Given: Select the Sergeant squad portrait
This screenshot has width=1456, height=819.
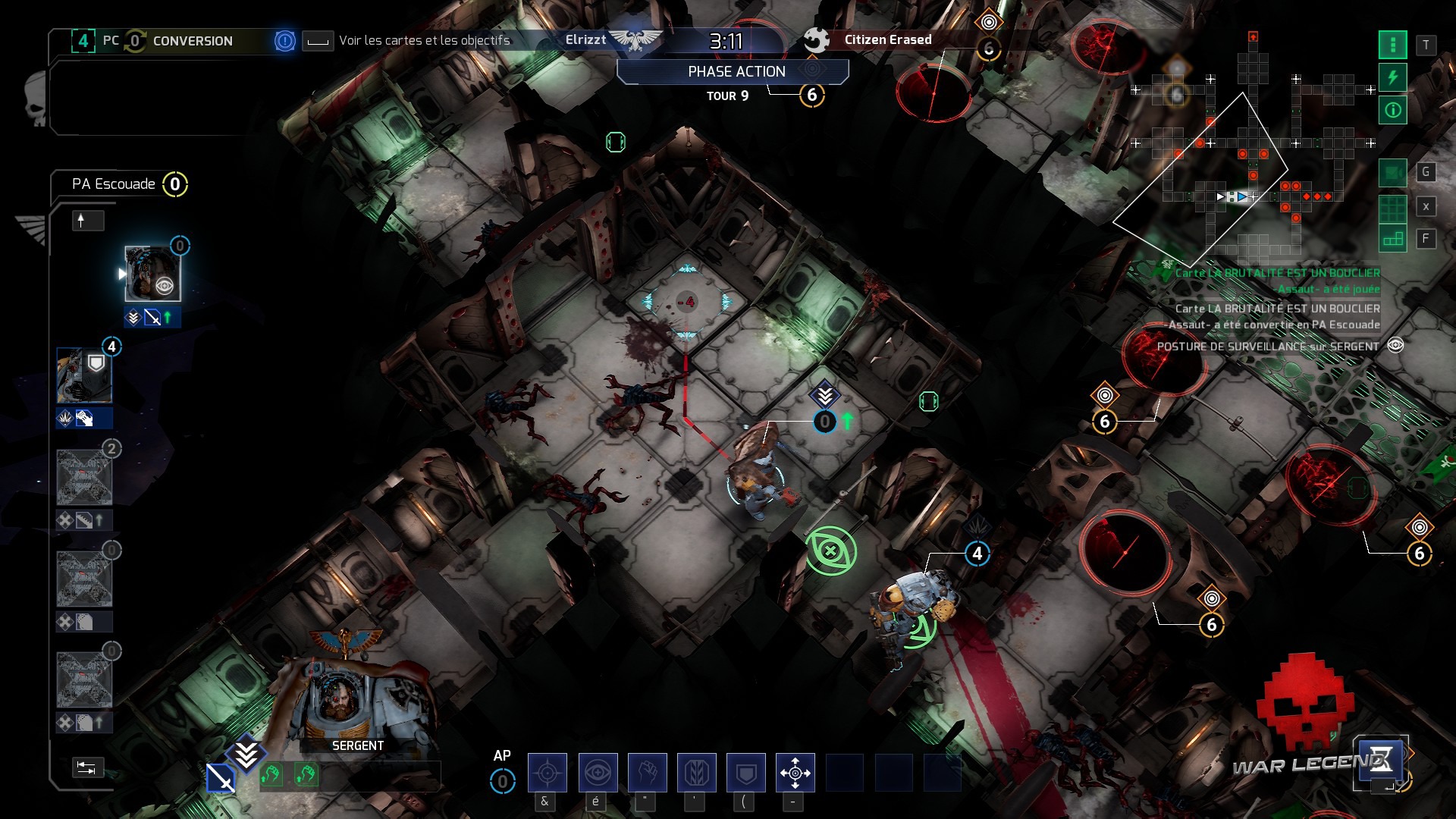Looking at the screenshot, I should [x=152, y=274].
